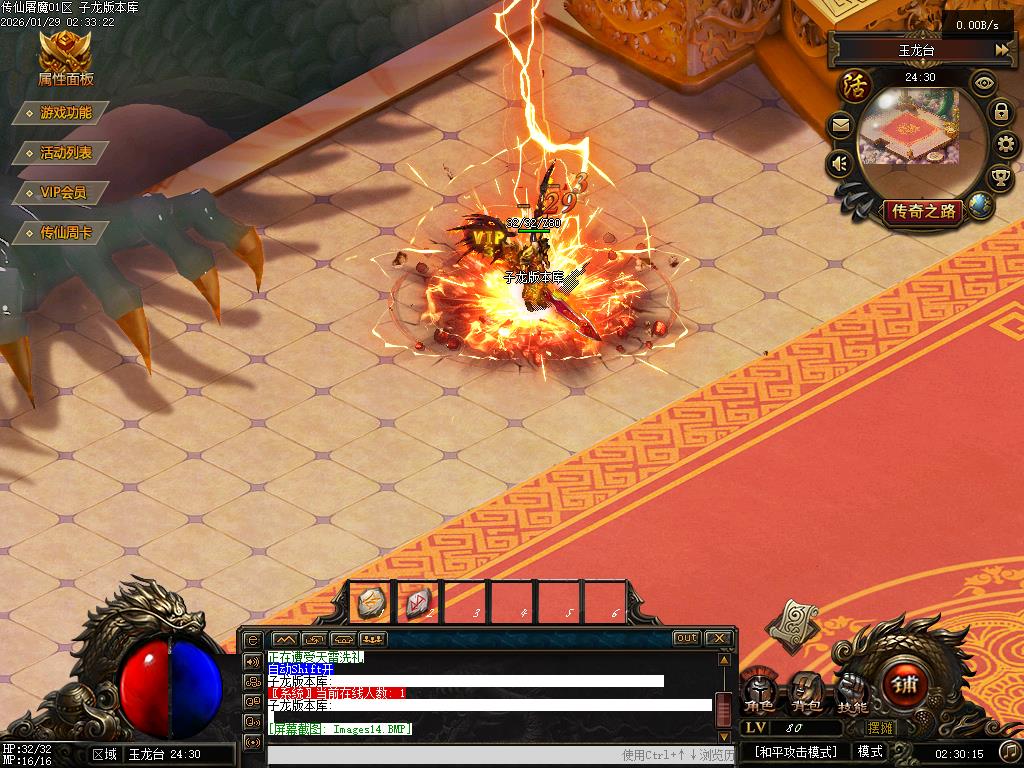Open the mail envelope icon
The height and width of the screenshot is (768, 1024).
pos(840,126)
